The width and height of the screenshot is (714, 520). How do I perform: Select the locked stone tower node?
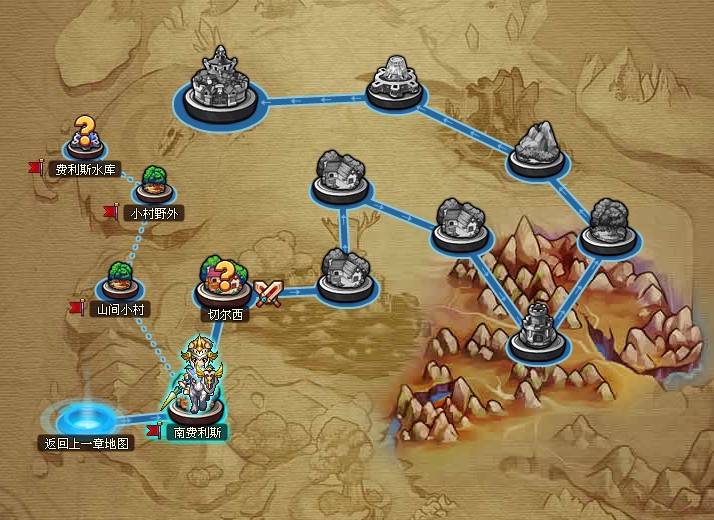538,332
